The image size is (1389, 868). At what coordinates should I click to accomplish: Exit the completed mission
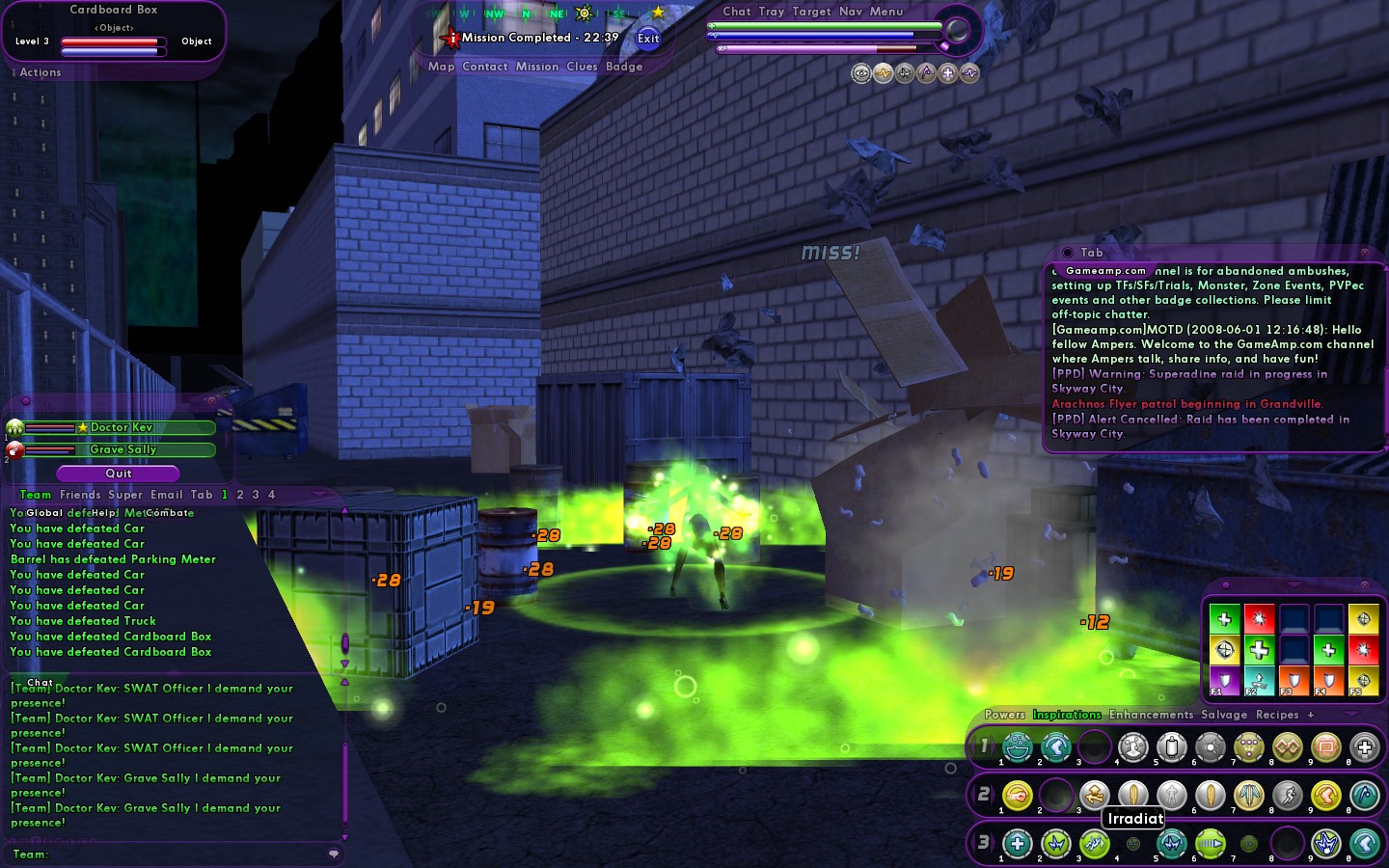tap(648, 39)
